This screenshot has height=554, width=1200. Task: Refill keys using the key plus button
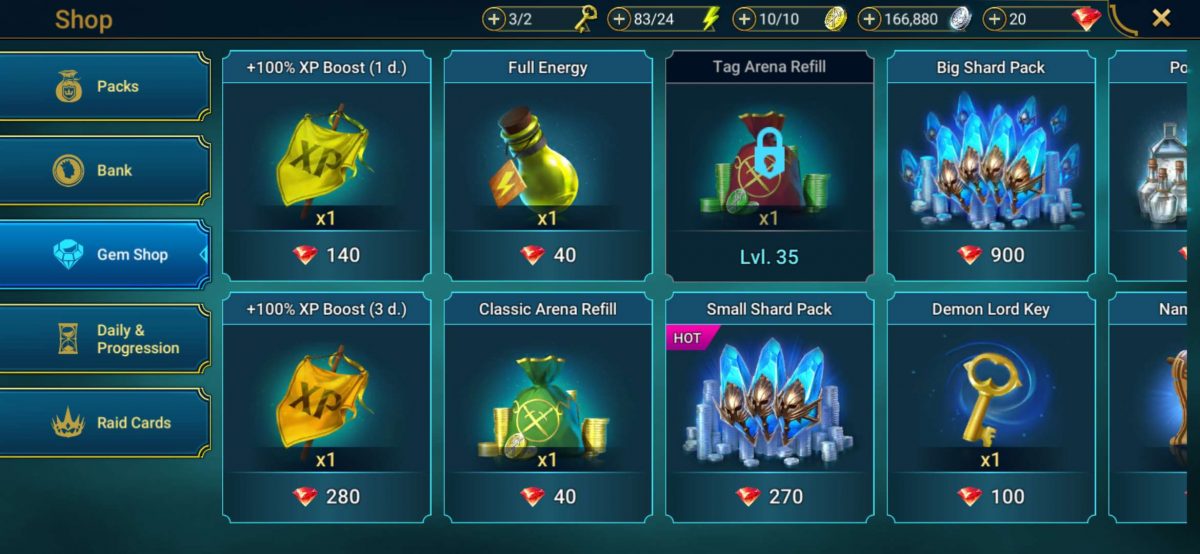pyautogui.click(x=495, y=19)
